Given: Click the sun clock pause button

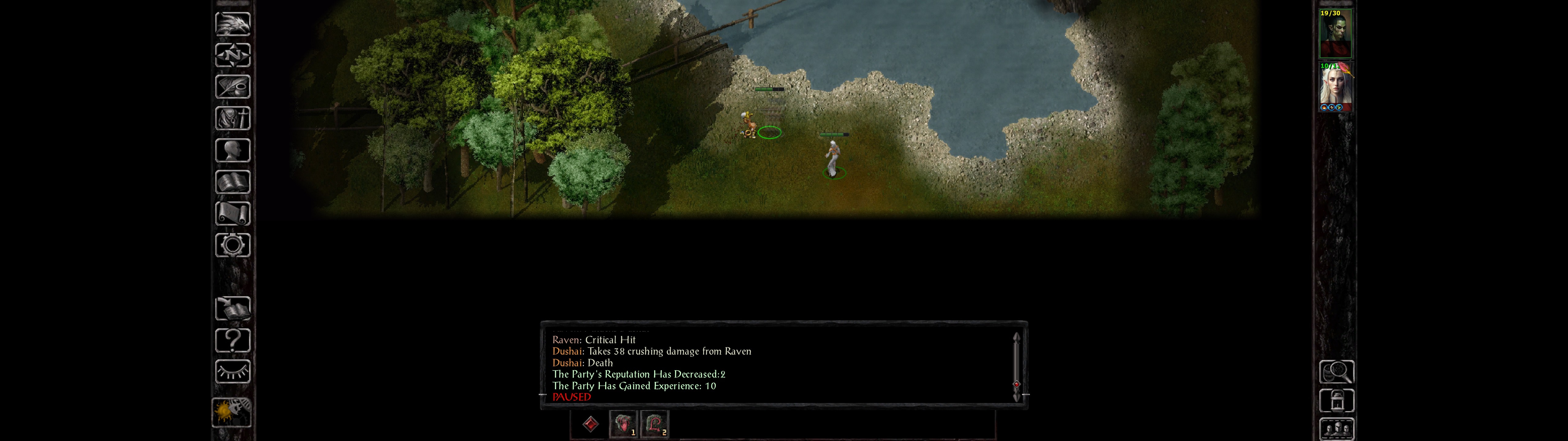Looking at the screenshot, I should [x=231, y=411].
